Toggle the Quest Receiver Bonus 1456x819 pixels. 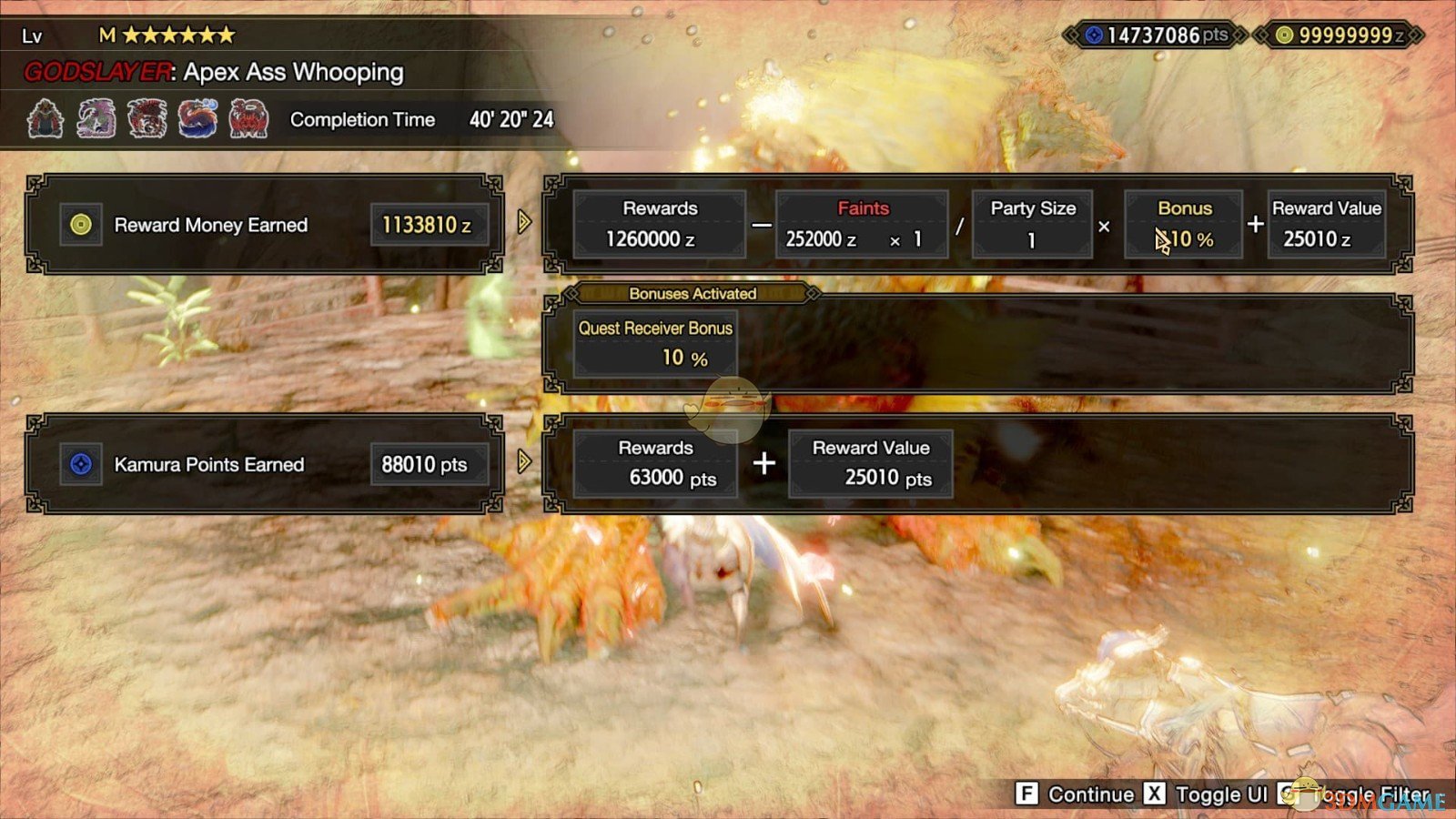(x=654, y=341)
